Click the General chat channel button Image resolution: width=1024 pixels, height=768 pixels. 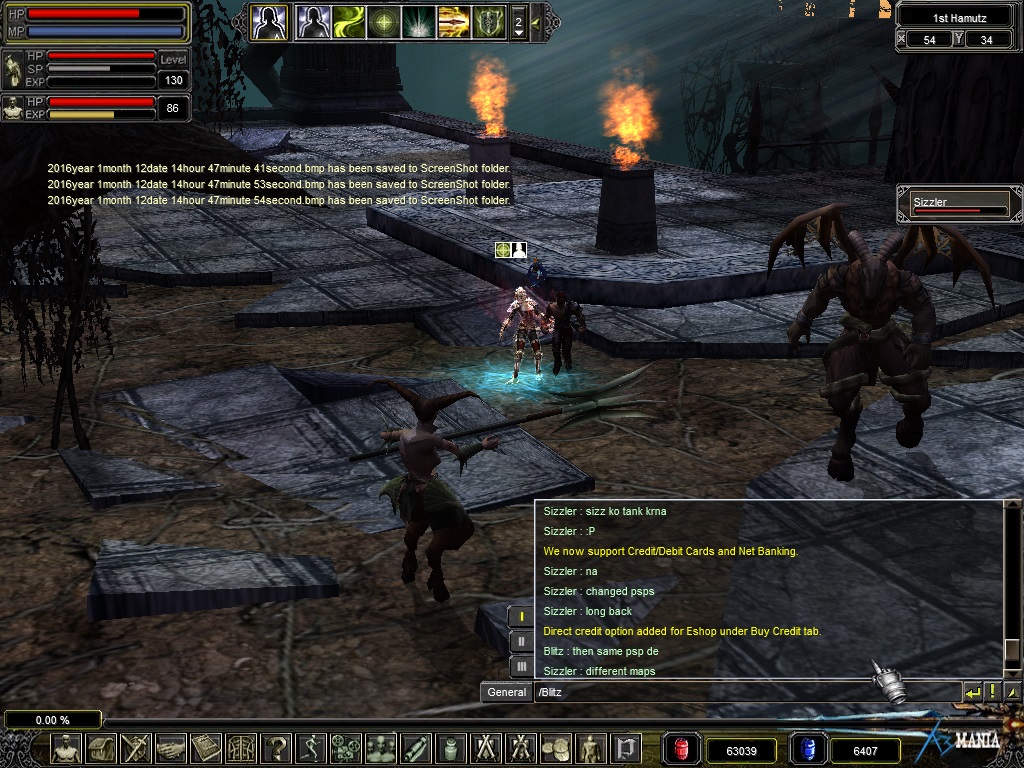(507, 692)
